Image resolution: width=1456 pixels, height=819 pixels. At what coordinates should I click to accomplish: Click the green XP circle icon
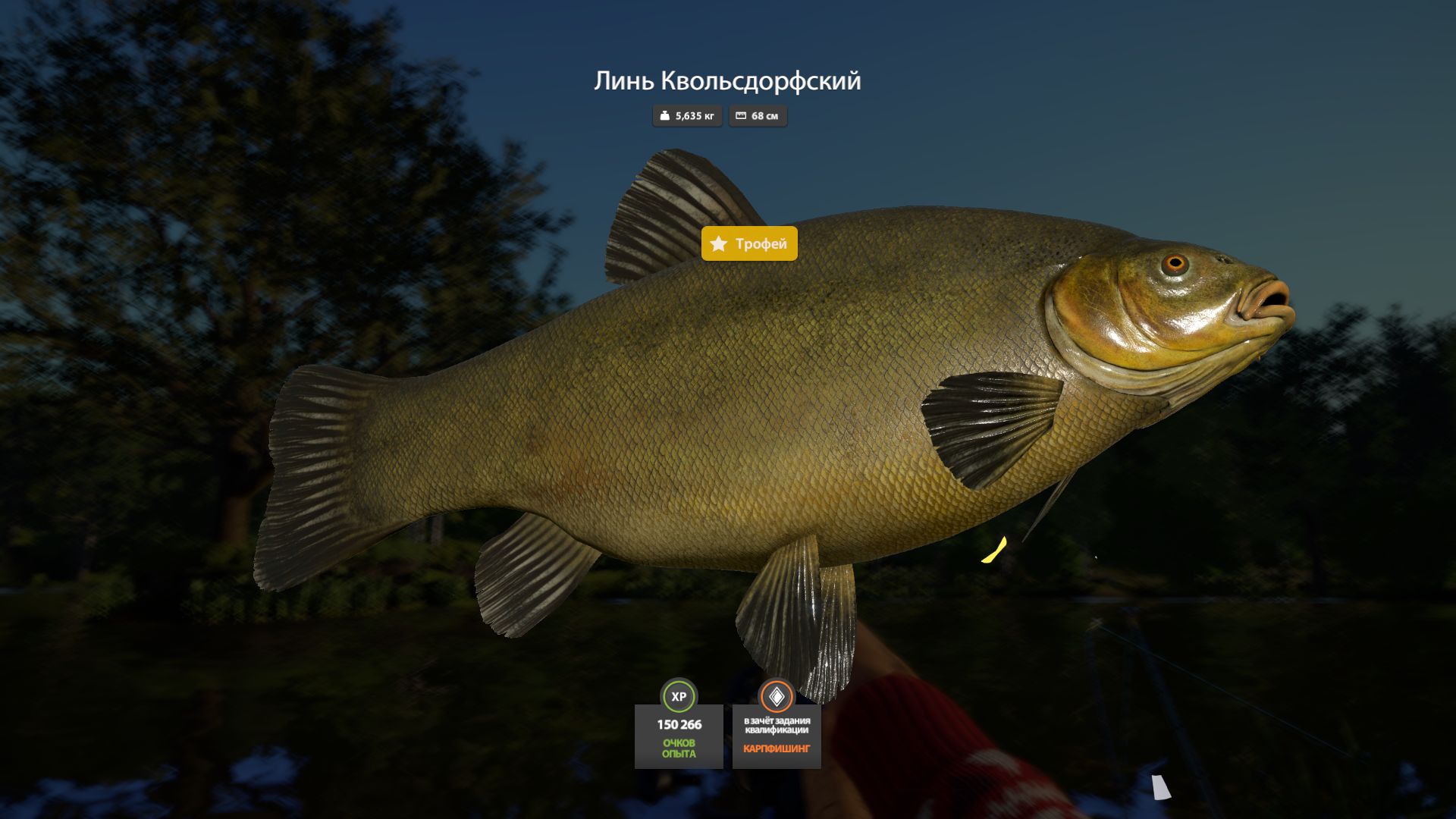pos(679,696)
